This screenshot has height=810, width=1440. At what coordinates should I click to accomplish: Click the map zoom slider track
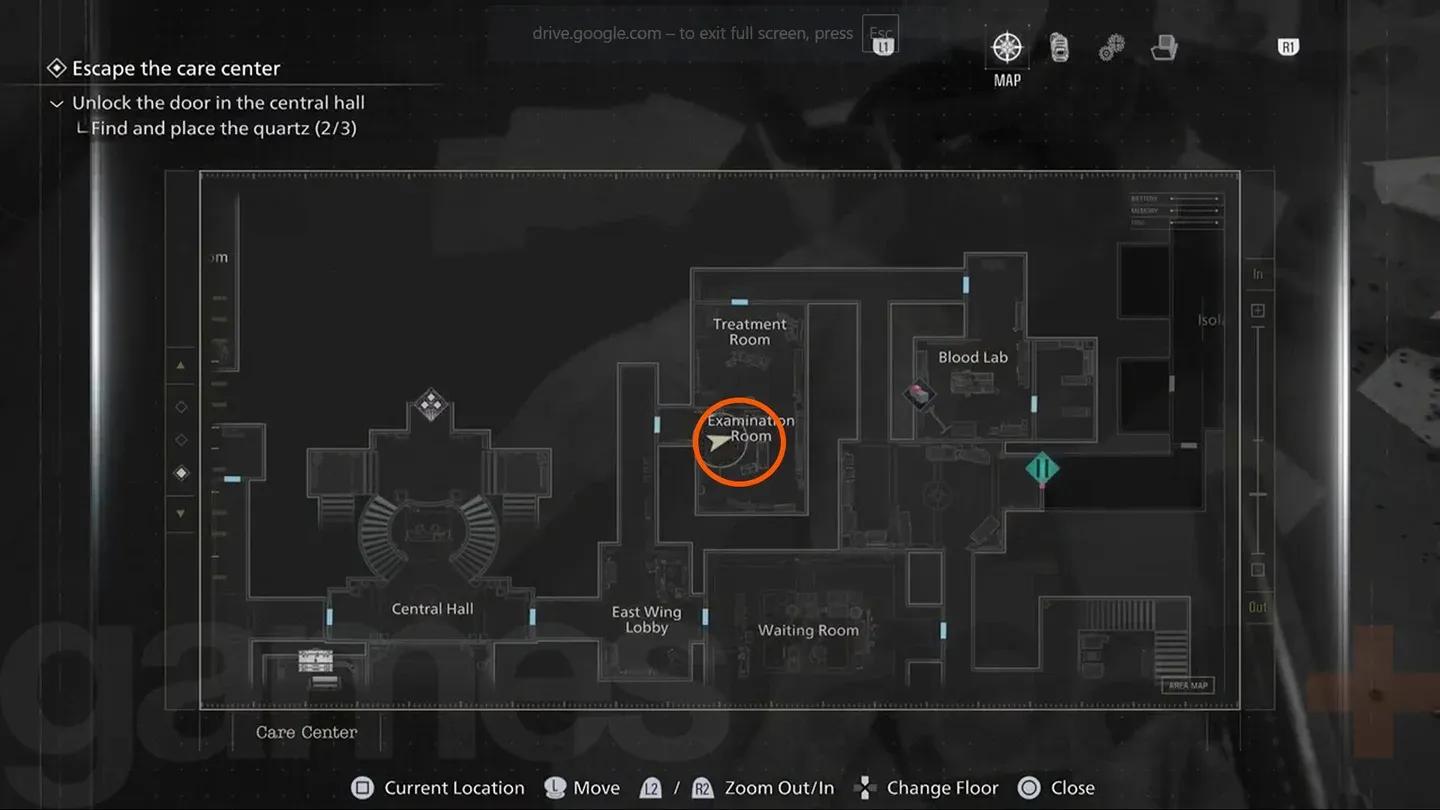pyautogui.click(x=1258, y=440)
